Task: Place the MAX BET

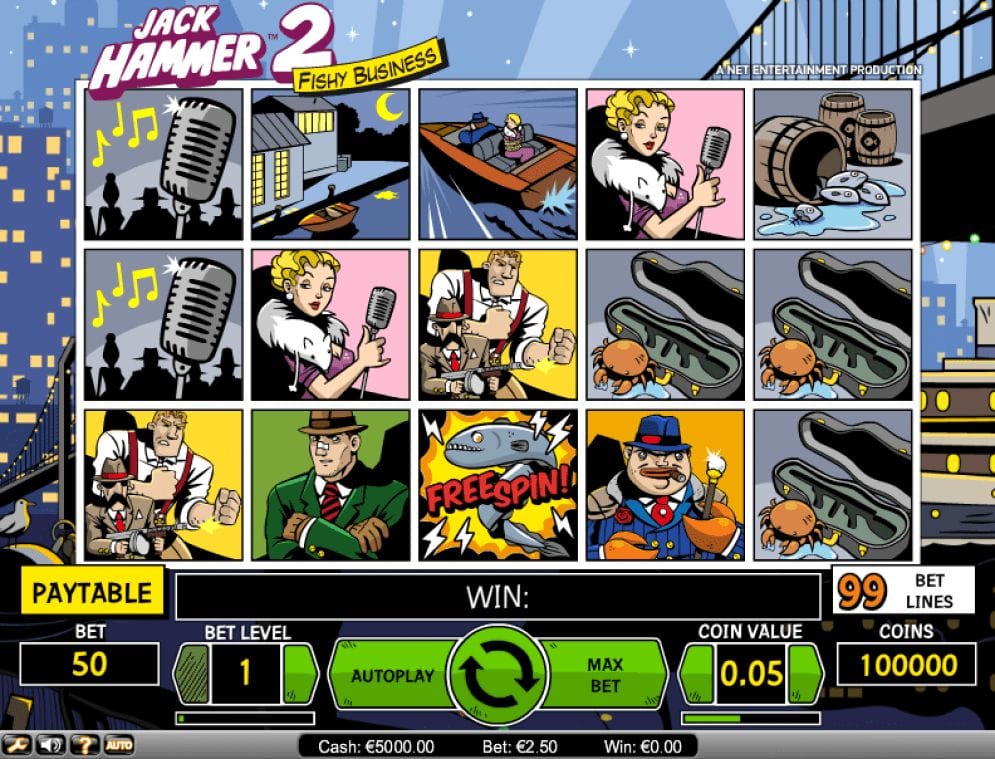Action: 605,676
